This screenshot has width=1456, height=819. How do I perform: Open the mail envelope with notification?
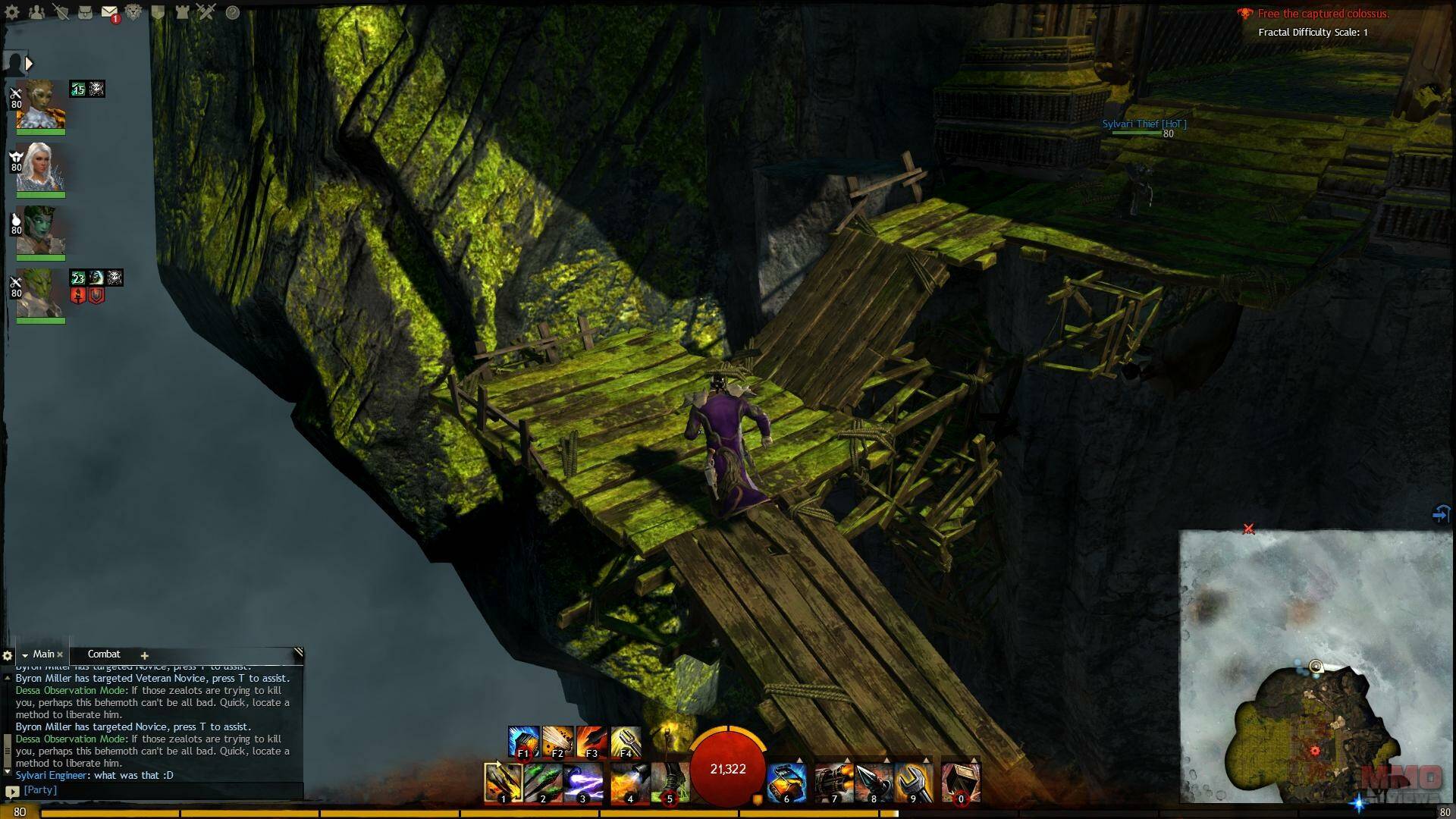pyautogui.click(x=109, y=12)
